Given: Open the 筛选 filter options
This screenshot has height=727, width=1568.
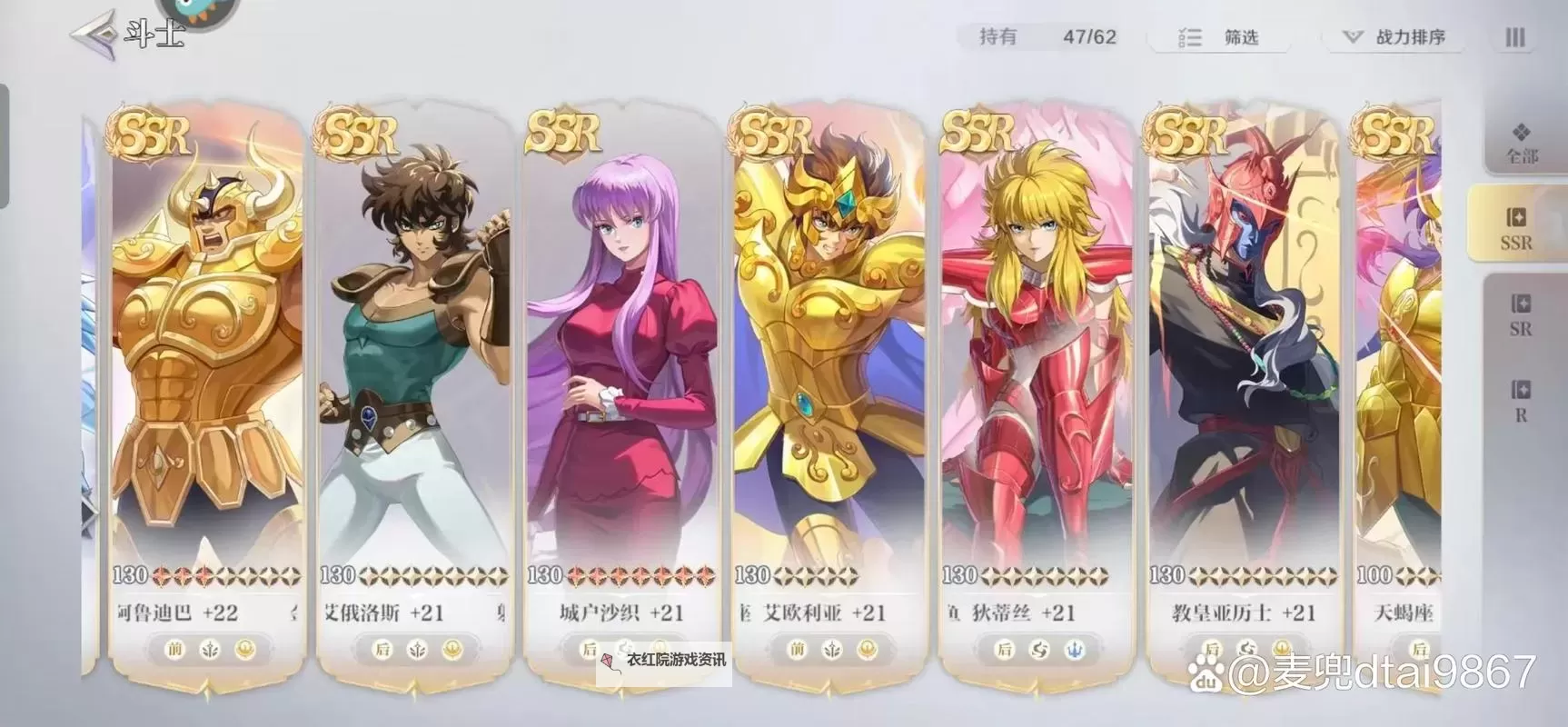Looking at the screenshot, I should tap(1241, 39).
